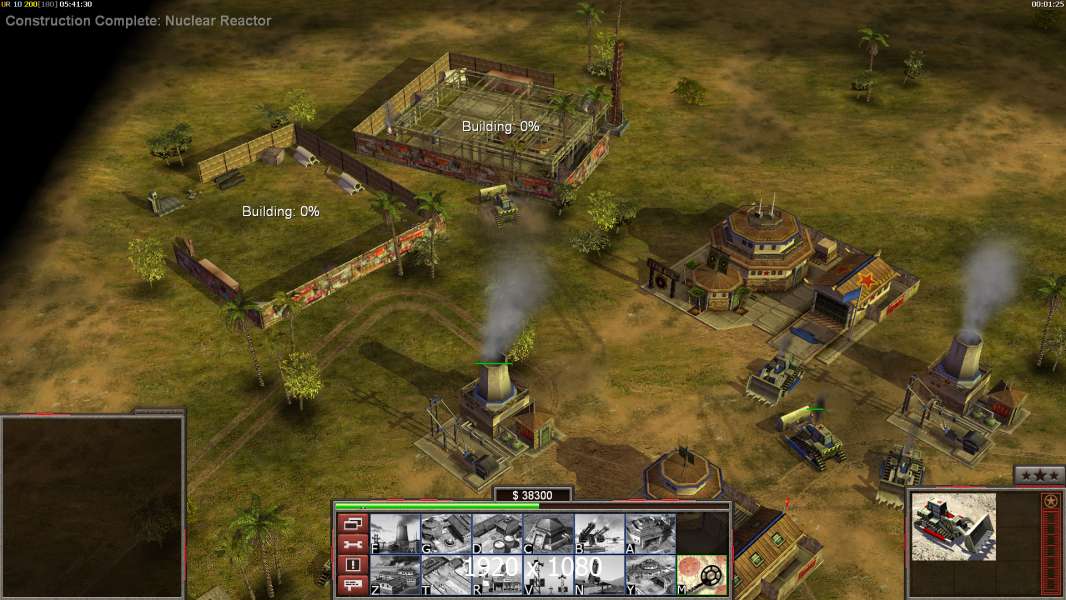Choose the bunker build icon labeled C

[548, 533]
